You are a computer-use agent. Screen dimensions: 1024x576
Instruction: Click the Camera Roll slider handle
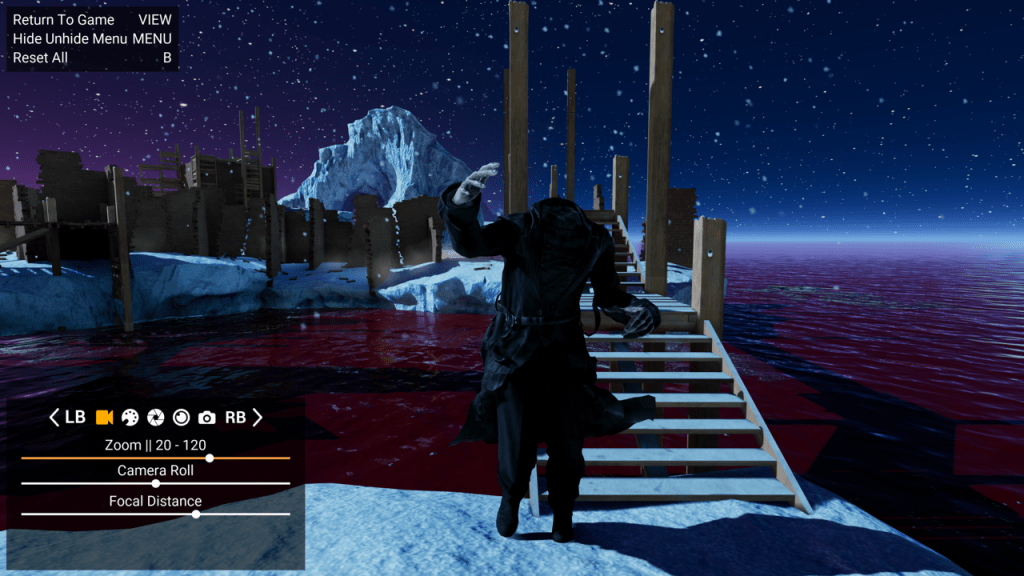pyautogui.click(x=155, y=483)
